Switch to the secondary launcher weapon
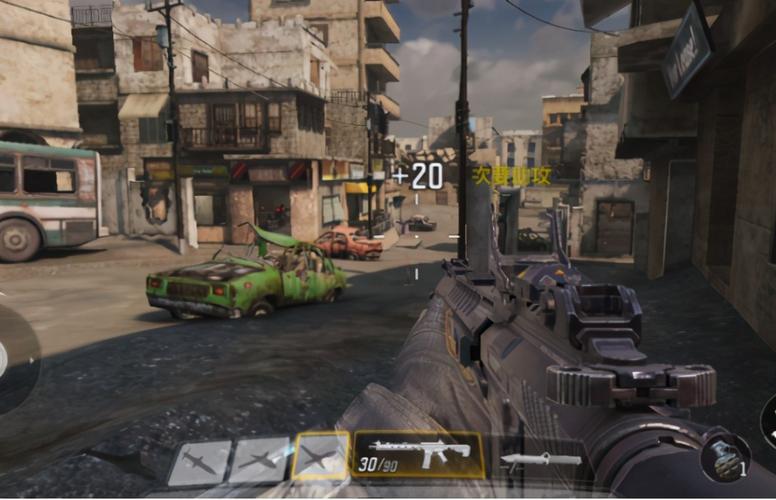The width and height of the screenshot is (776, 500). click(540, 460)
